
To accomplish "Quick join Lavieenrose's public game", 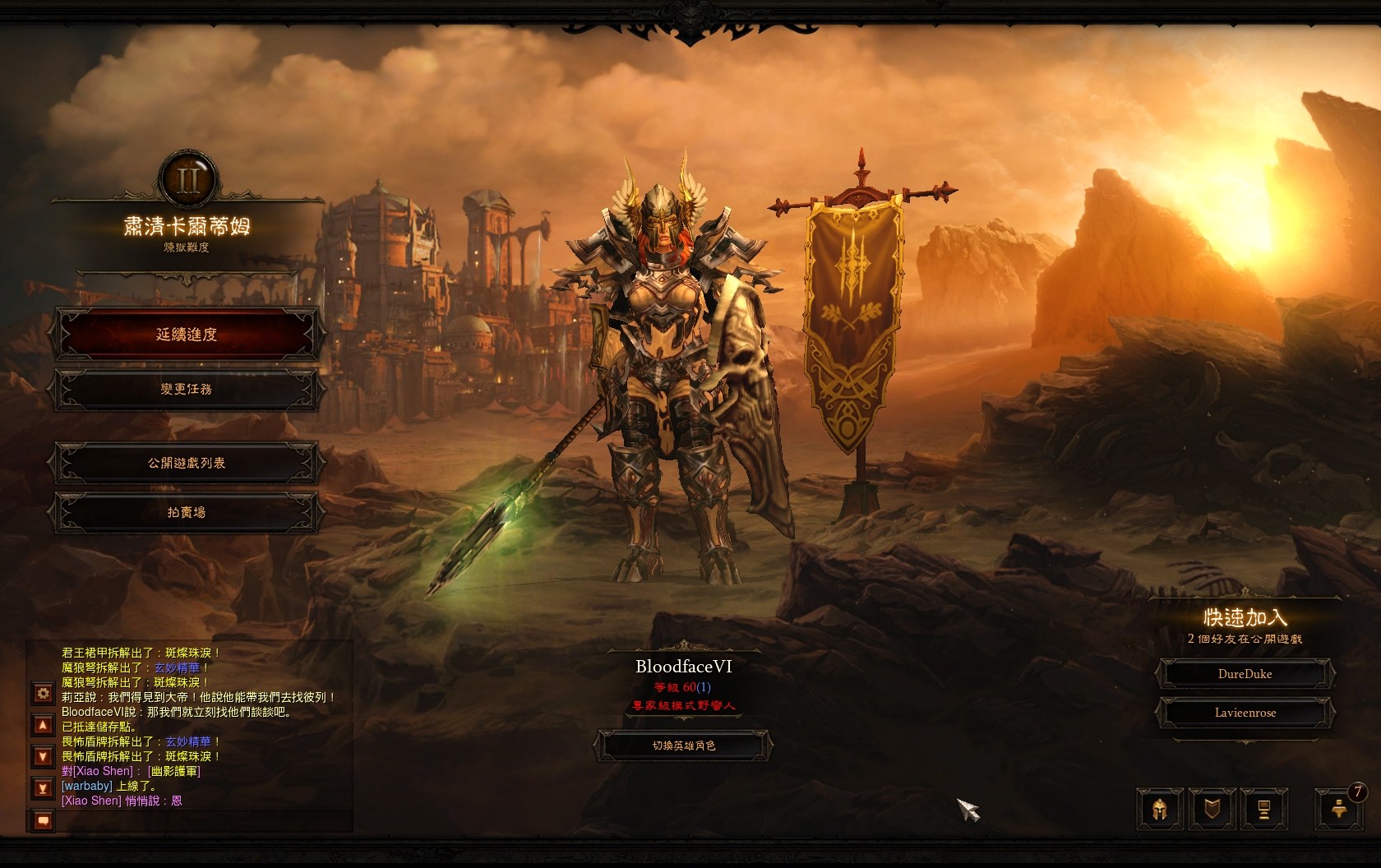I will point(1245,713).
